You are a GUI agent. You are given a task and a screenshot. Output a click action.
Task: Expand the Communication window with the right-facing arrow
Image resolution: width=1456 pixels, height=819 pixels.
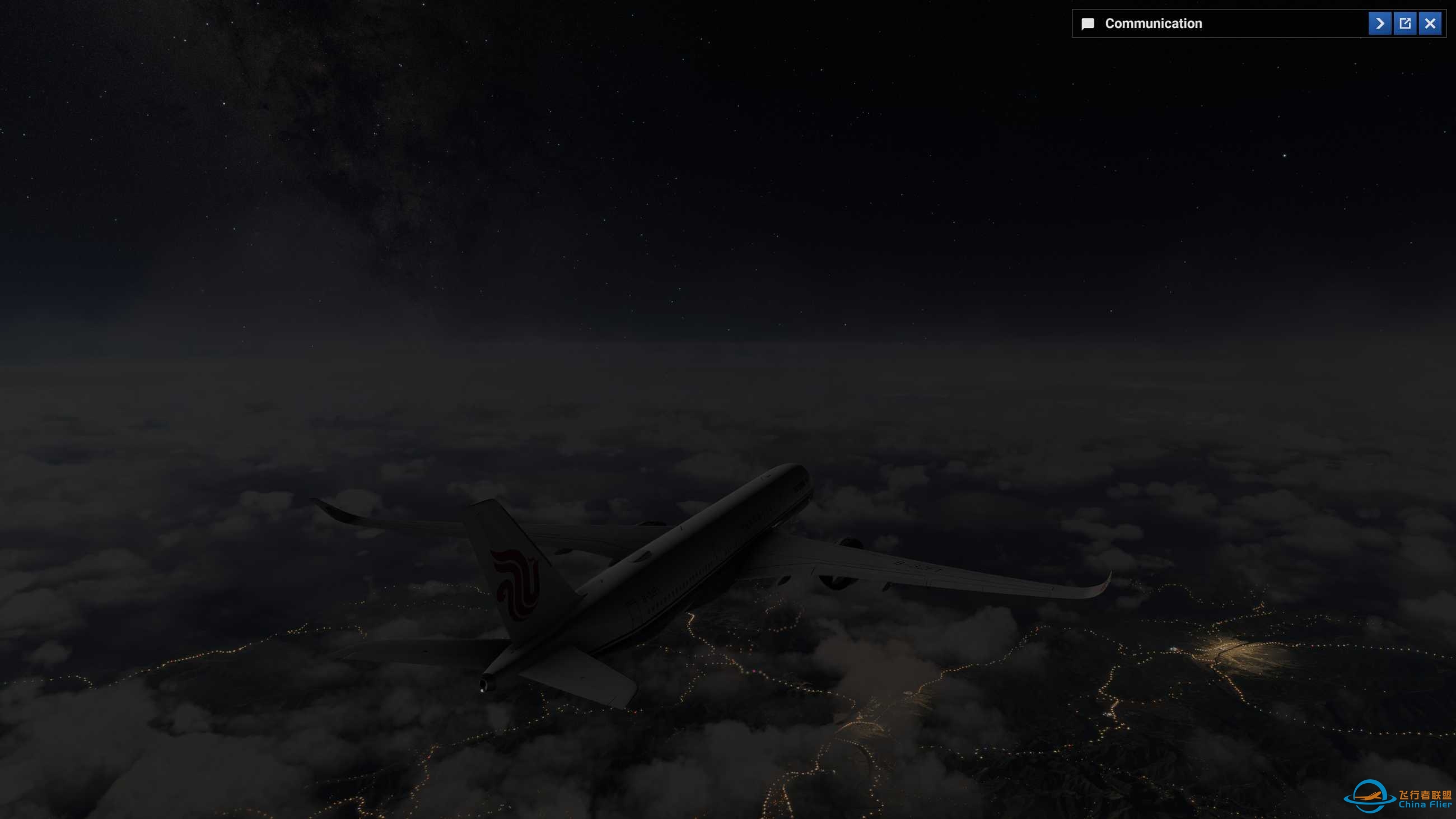(x=1380, y=23)
